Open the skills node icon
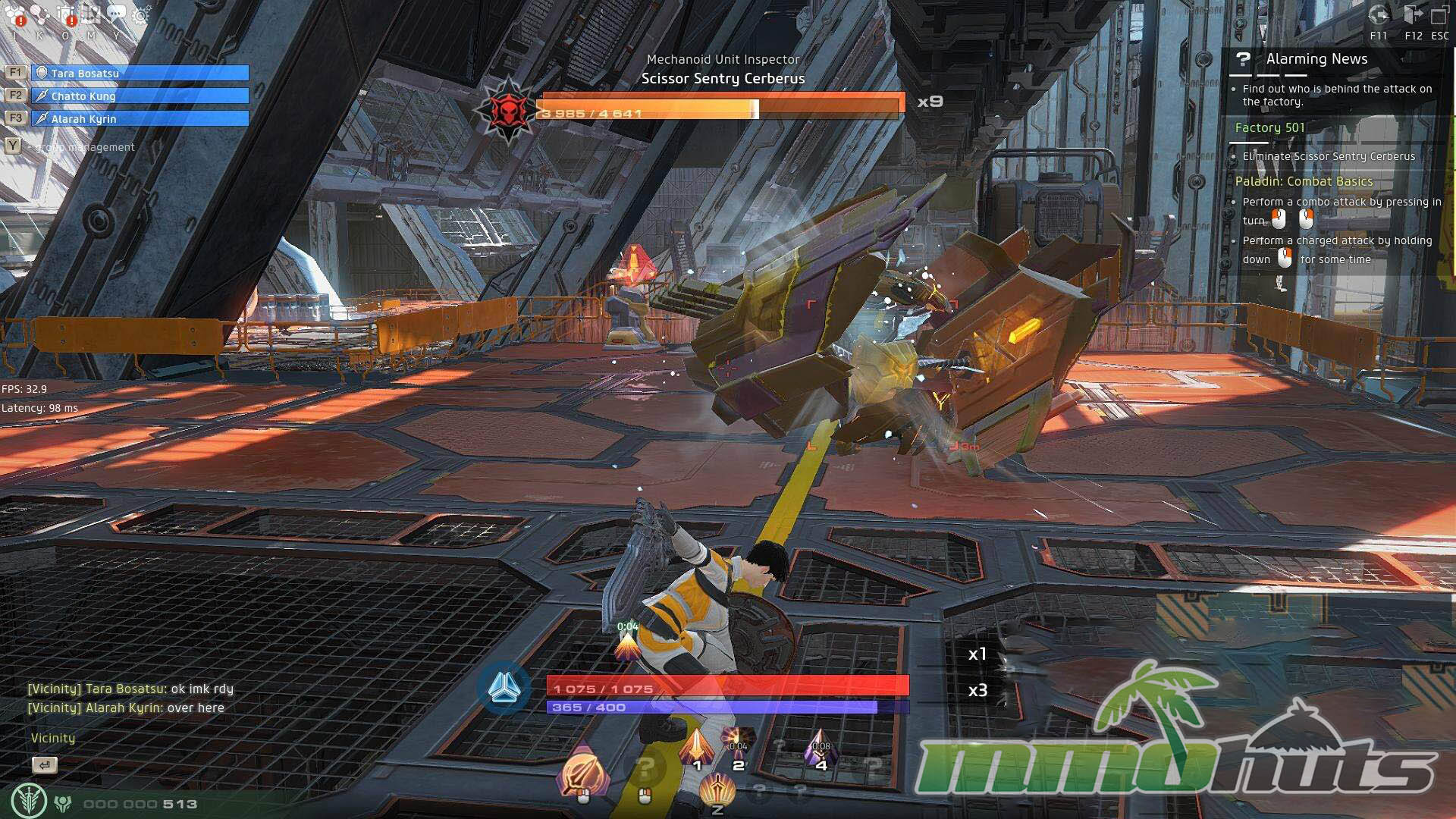This screenshot has width=1456, height=819. pos(40,14)
